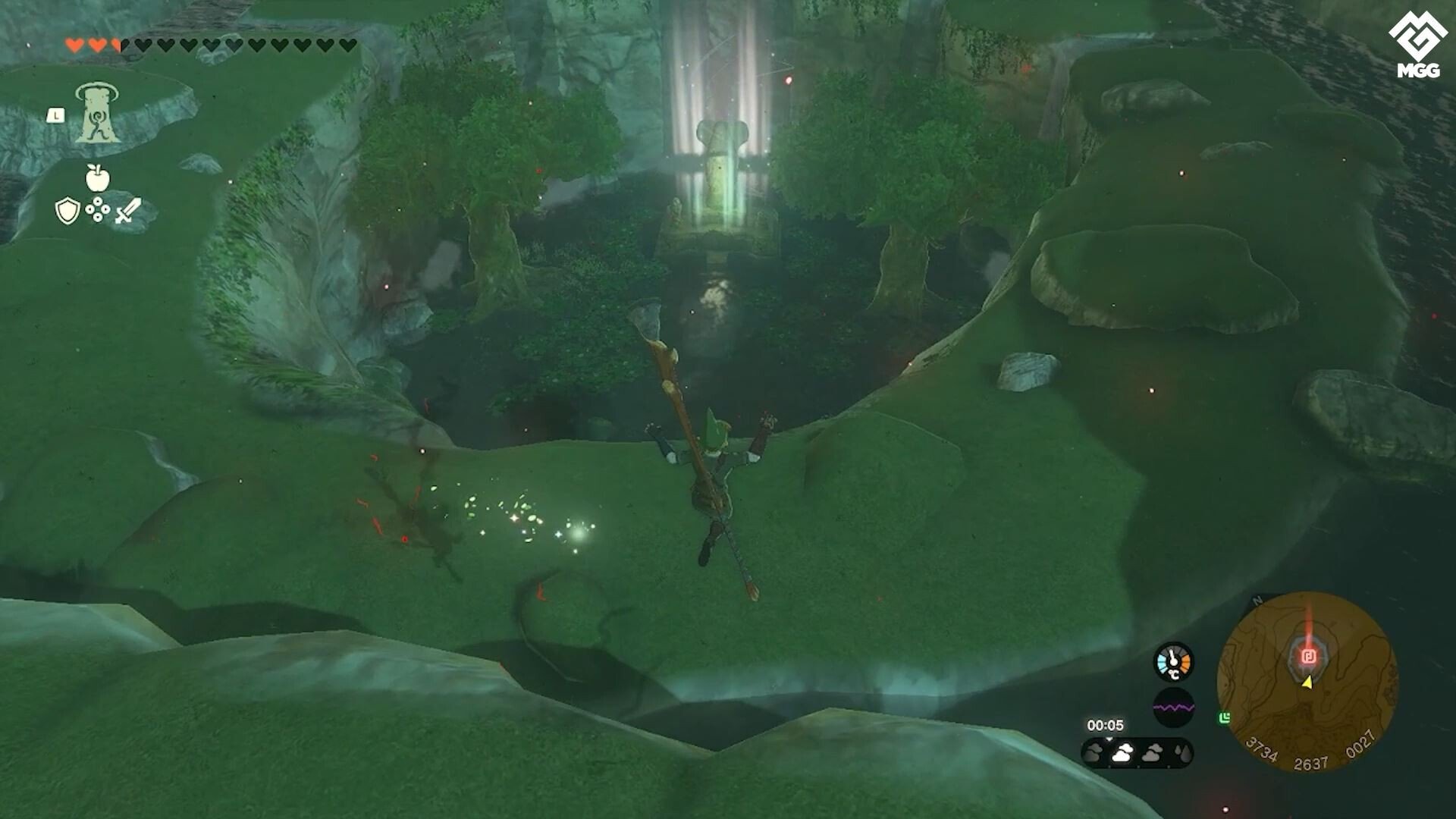This screenshot has height=819, width=1456.
Task: Select the shield quick-slot icon
Action: point(67,209)
